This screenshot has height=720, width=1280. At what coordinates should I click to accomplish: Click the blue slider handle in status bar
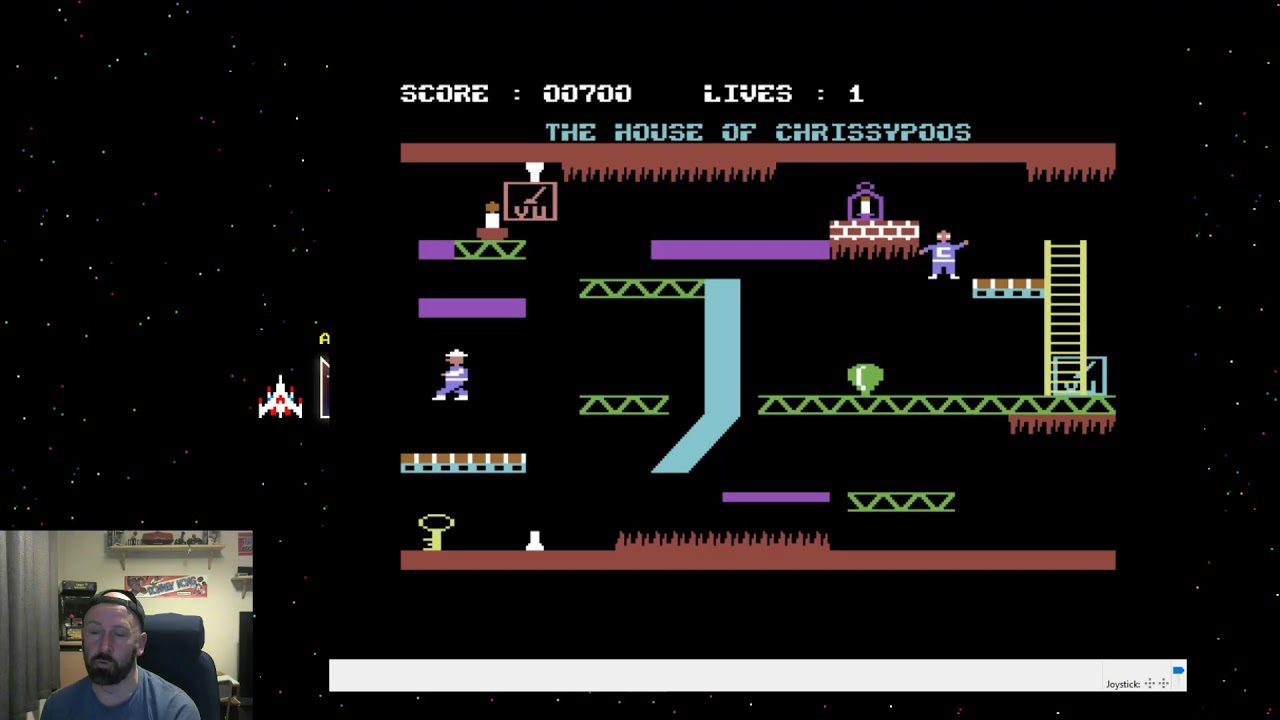pos(1179,670)
